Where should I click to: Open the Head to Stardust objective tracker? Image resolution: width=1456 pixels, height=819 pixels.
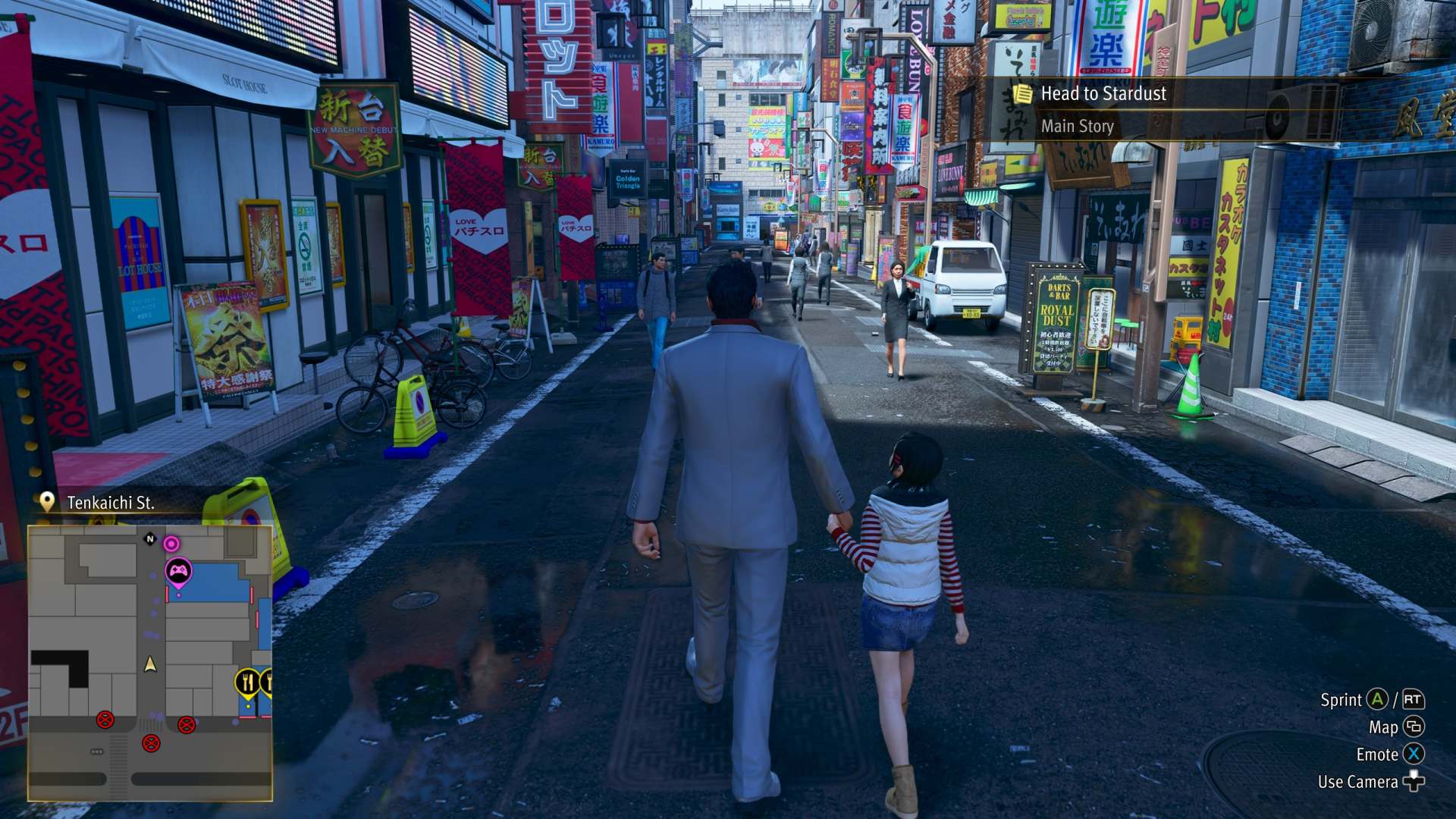click(x=1103, y=94)
